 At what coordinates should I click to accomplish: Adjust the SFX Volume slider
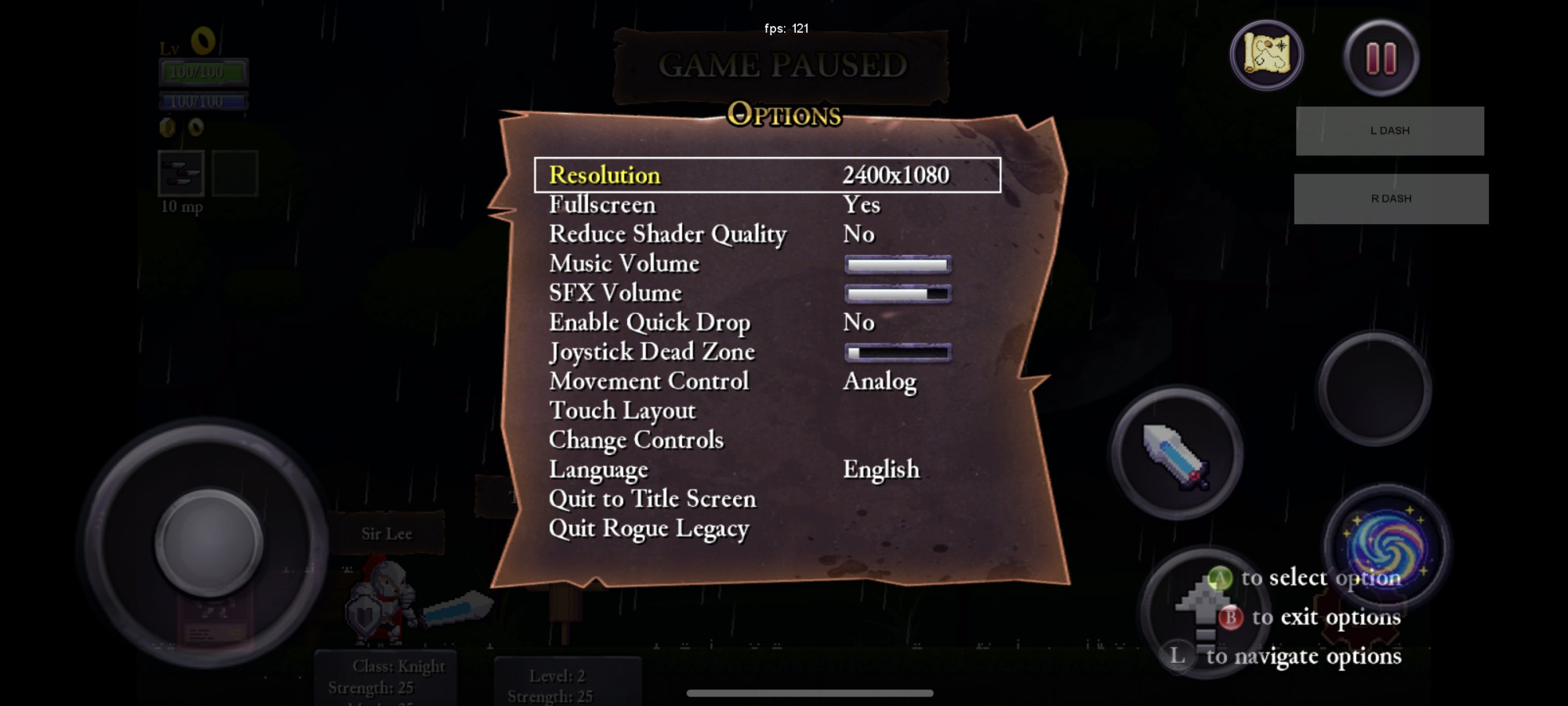898,293
